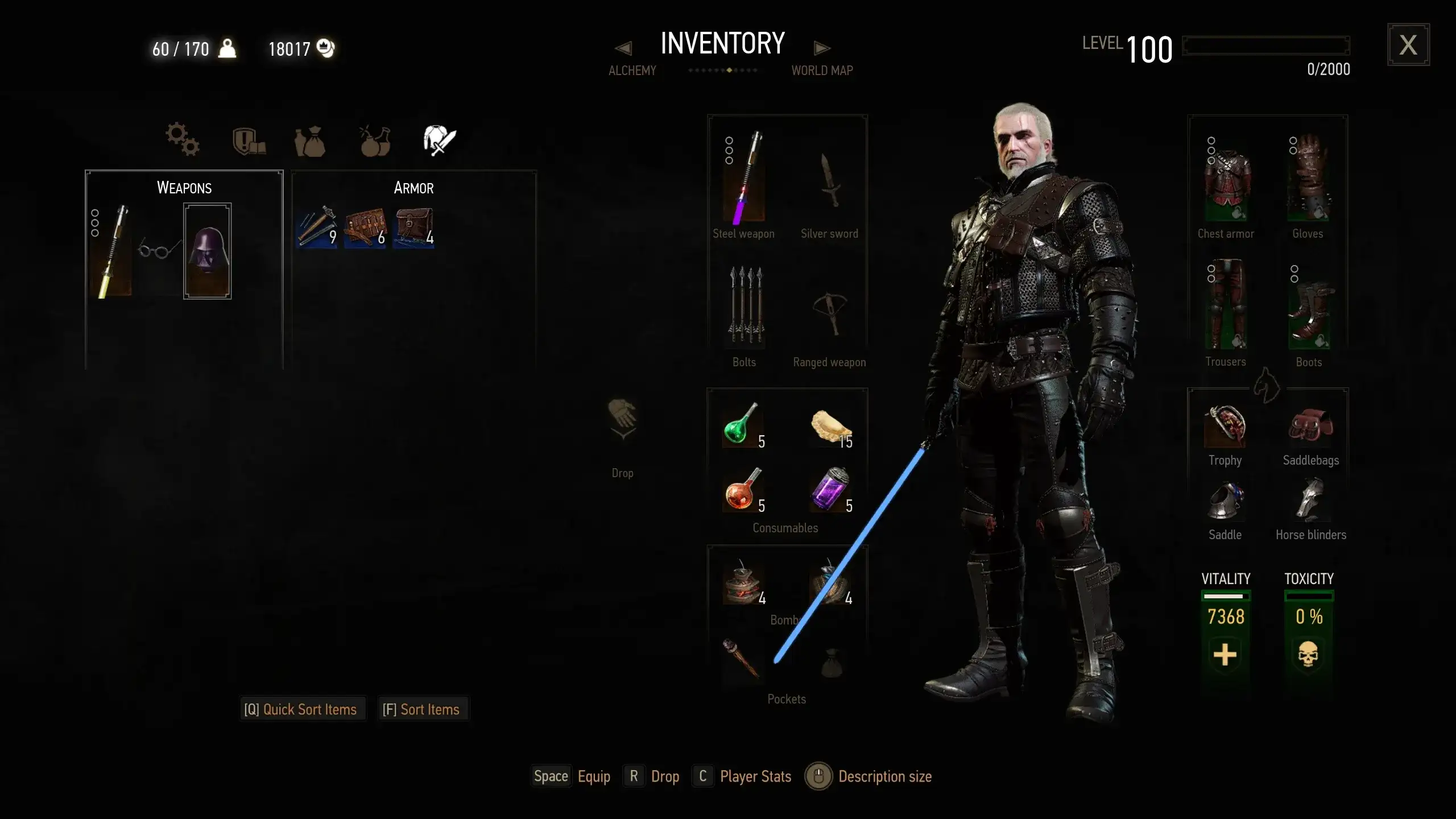Image resolution: width=1456 pixels, height=819 pixels.
Task: Choose the repair hammer kit stack of 9
Action: (x=316, y=227)
